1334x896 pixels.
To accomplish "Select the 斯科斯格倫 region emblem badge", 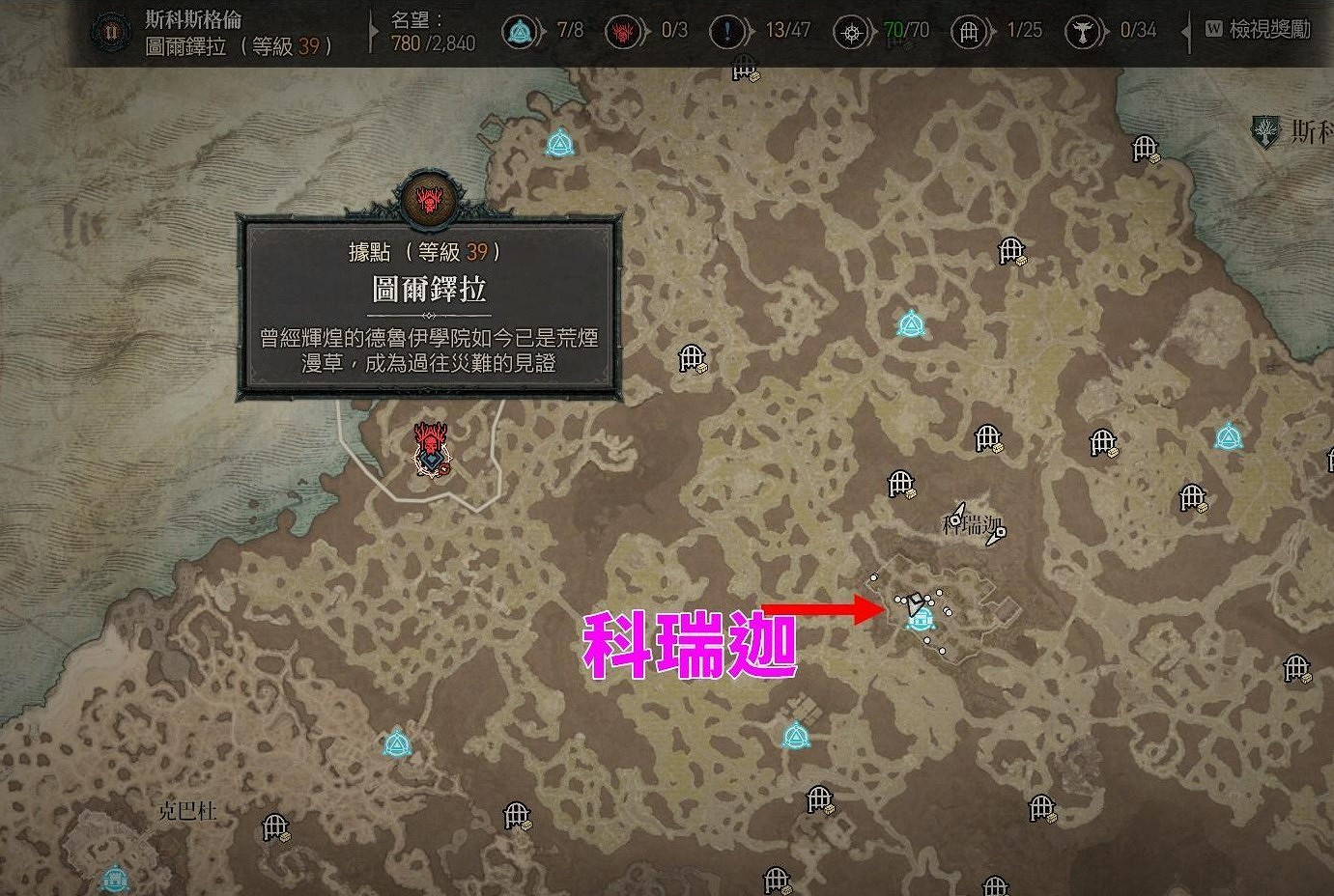I will (x=110, y=30).
